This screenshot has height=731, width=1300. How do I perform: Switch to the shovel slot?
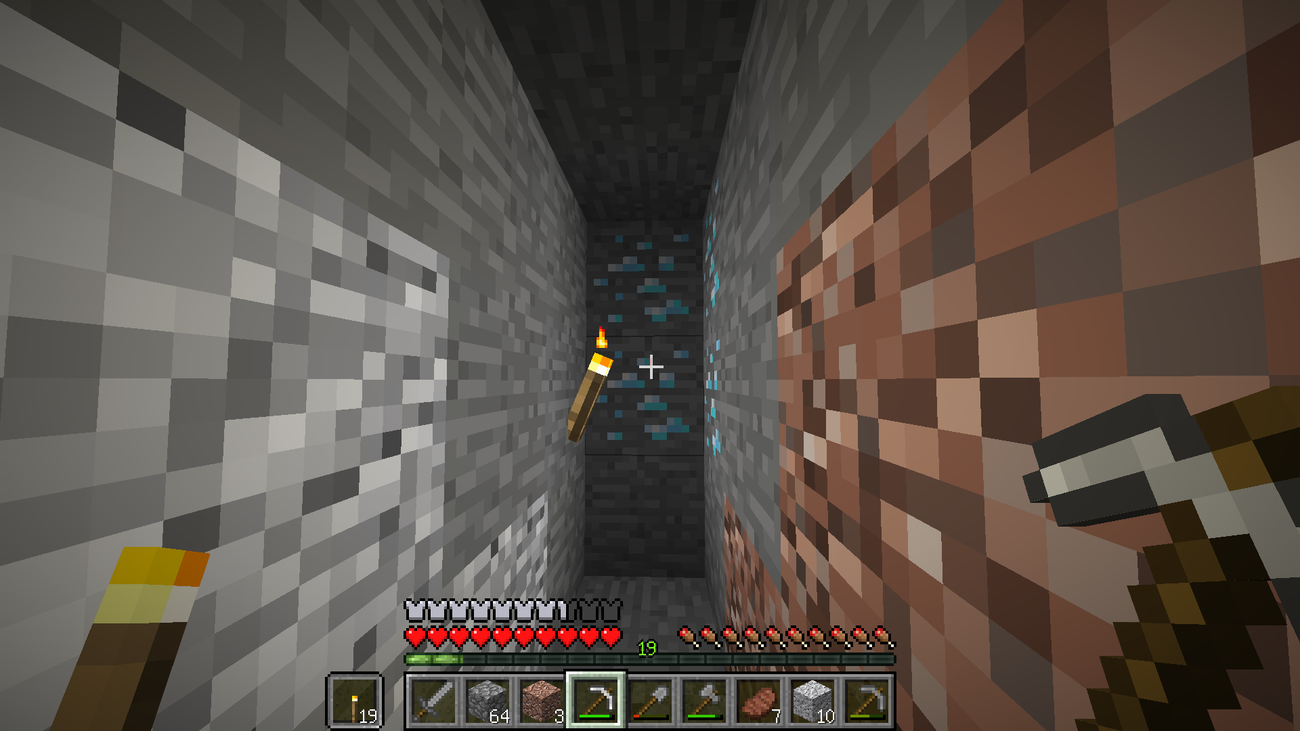pos(650,702)
